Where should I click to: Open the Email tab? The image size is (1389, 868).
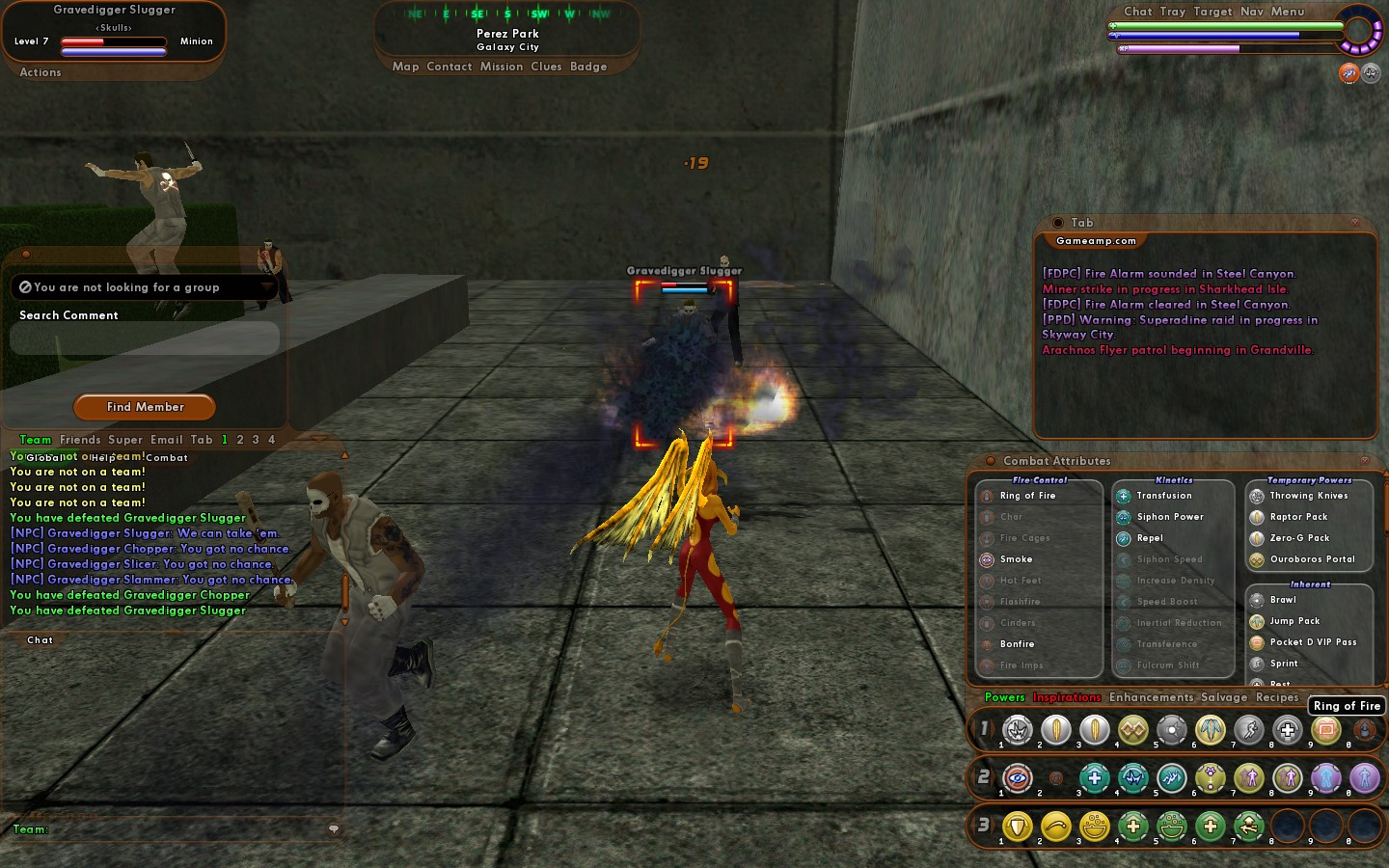pyautogui.click(x=166, y=440)
